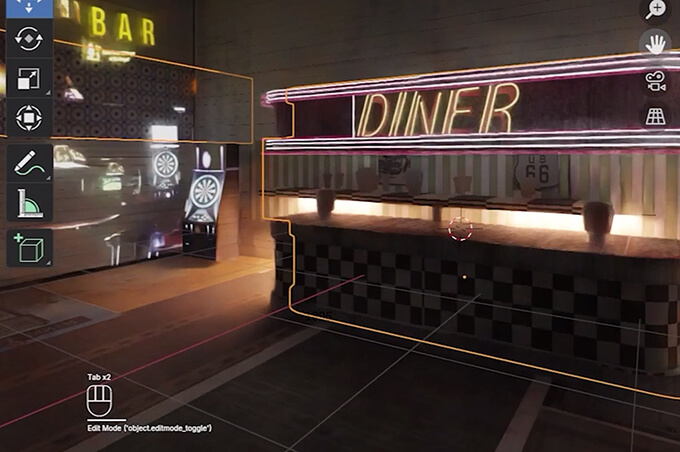Switch to the combined Transform tool
680x452 pixels.
click(x=29, y=119)
